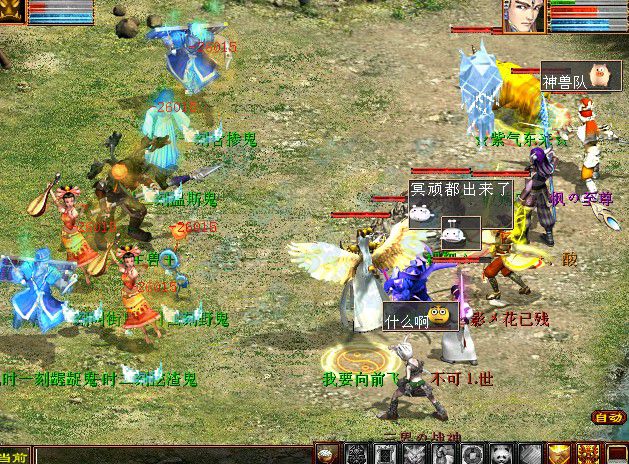Click the chat input bar at bottom

(x=170, y=457)
